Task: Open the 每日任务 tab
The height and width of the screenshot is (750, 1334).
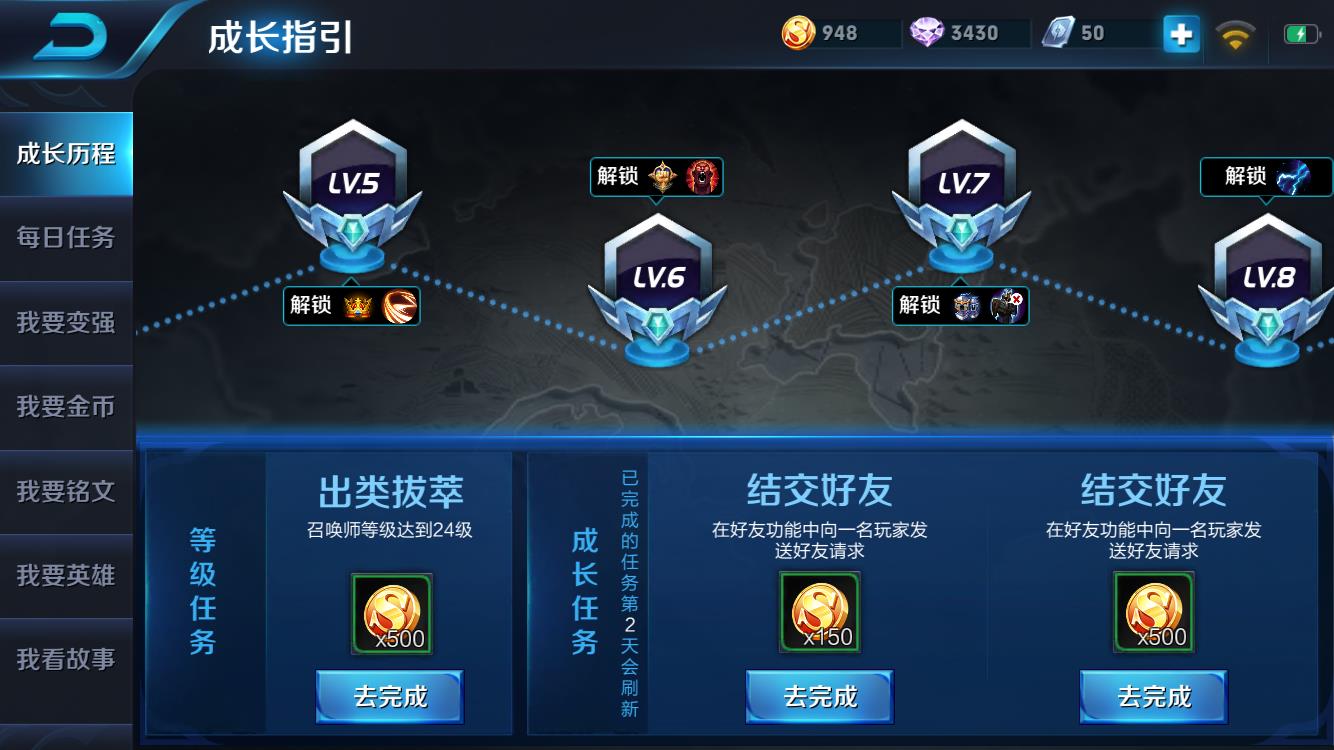Action: coord(66,238)
